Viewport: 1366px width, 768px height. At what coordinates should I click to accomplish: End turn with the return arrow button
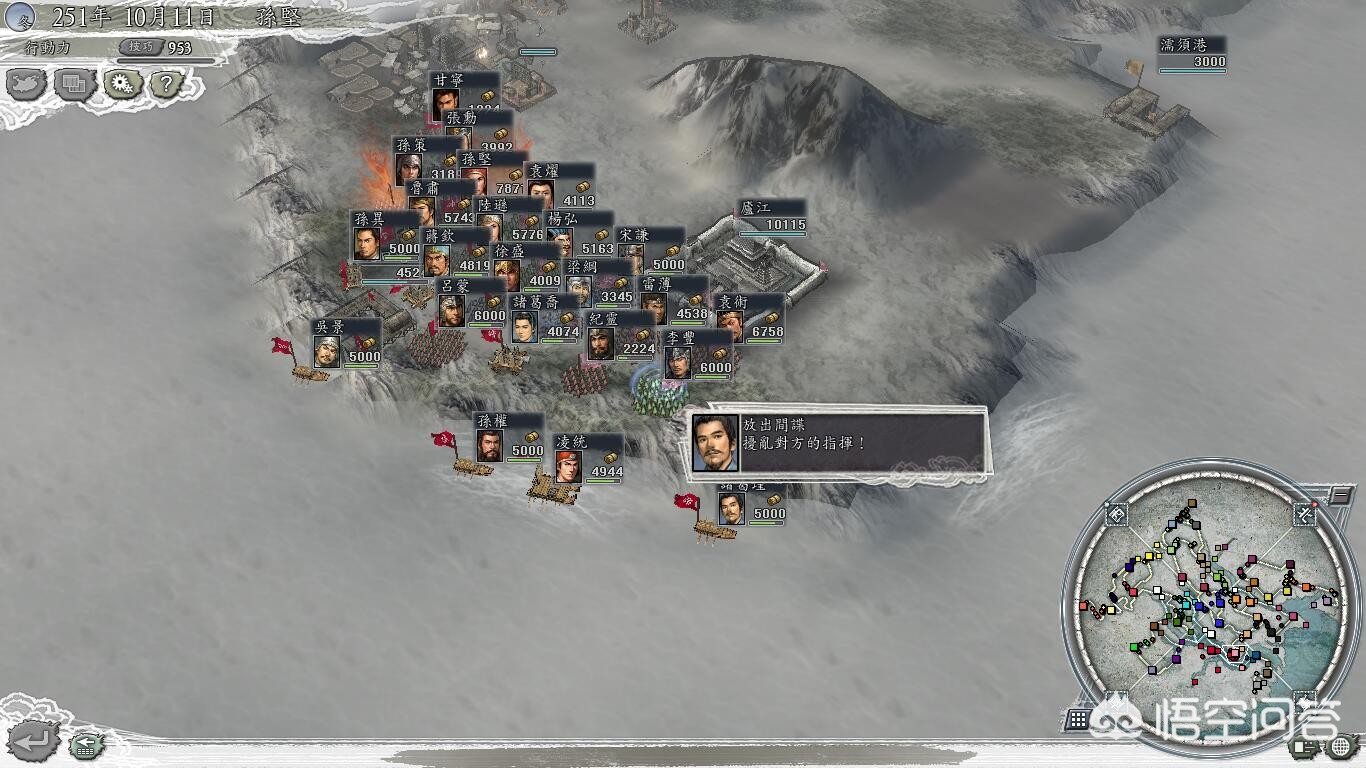(x=32, y=740)
